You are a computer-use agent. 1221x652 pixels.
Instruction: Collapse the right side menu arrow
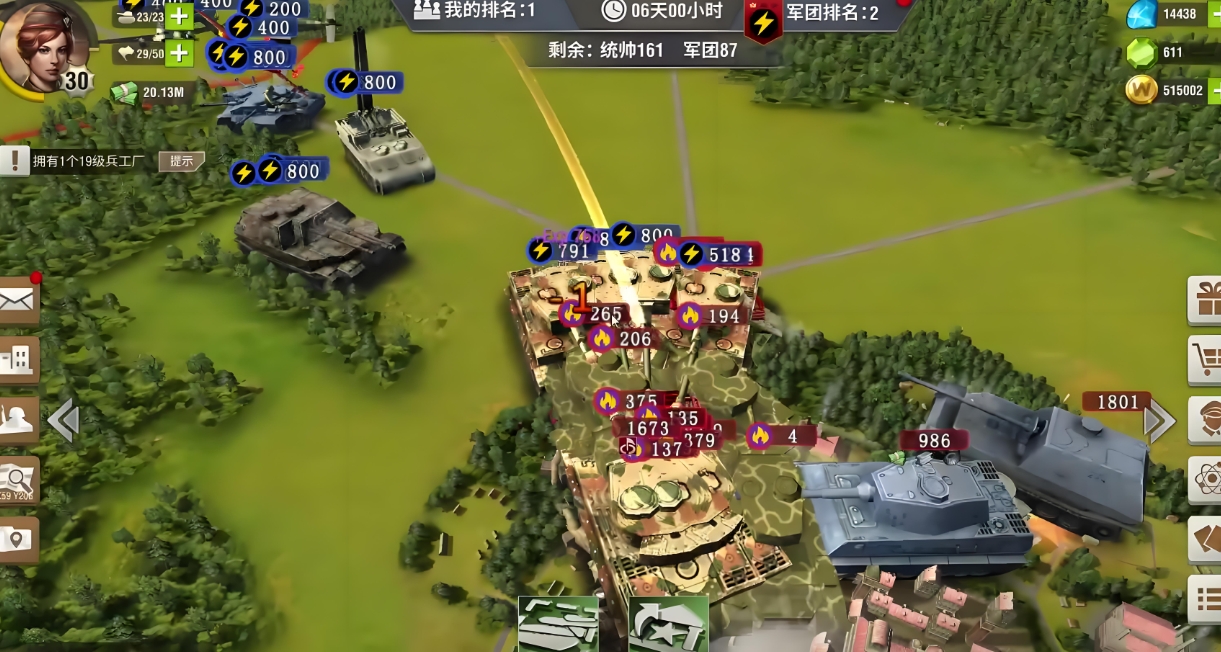point(1160,421)
